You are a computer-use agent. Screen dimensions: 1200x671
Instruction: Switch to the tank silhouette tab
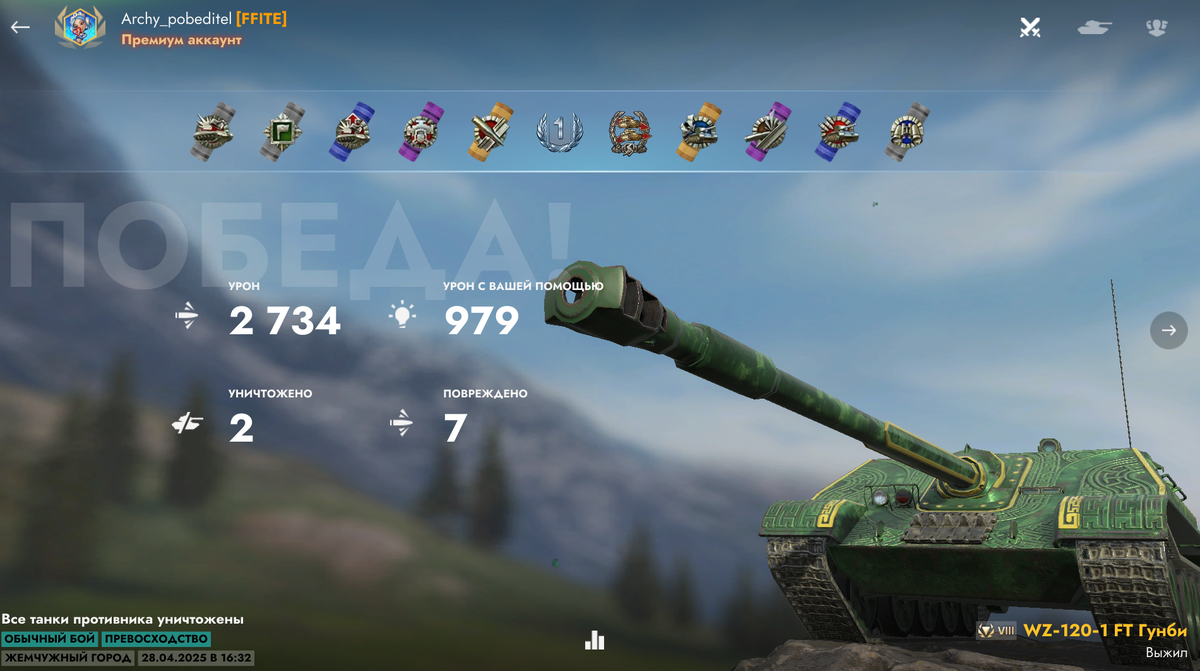click(x=1094, y=28)
